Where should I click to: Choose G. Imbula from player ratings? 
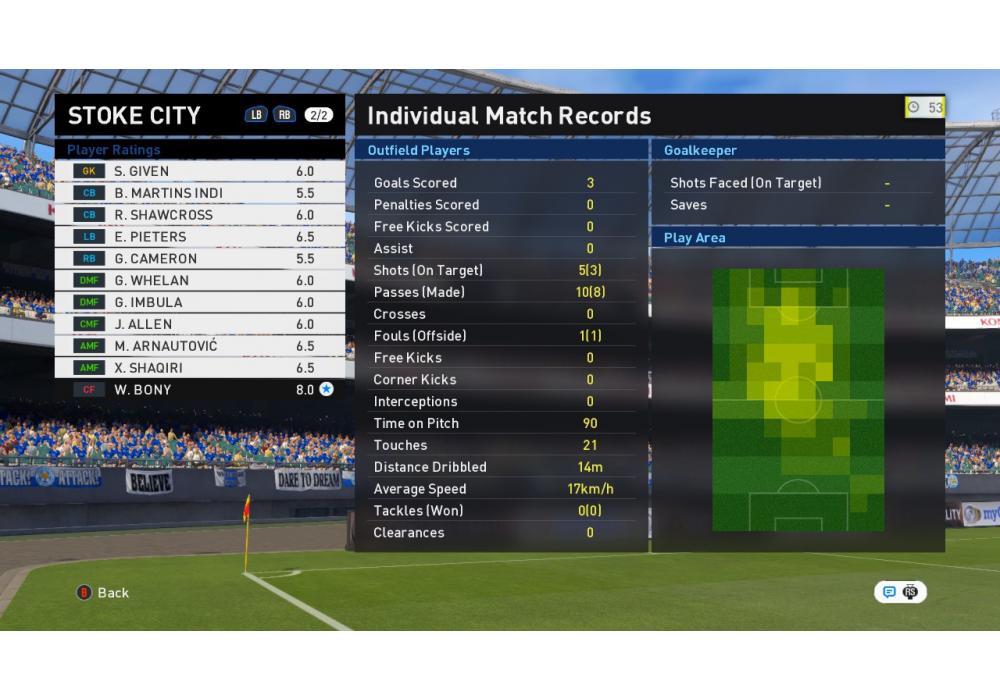point(200,303)
